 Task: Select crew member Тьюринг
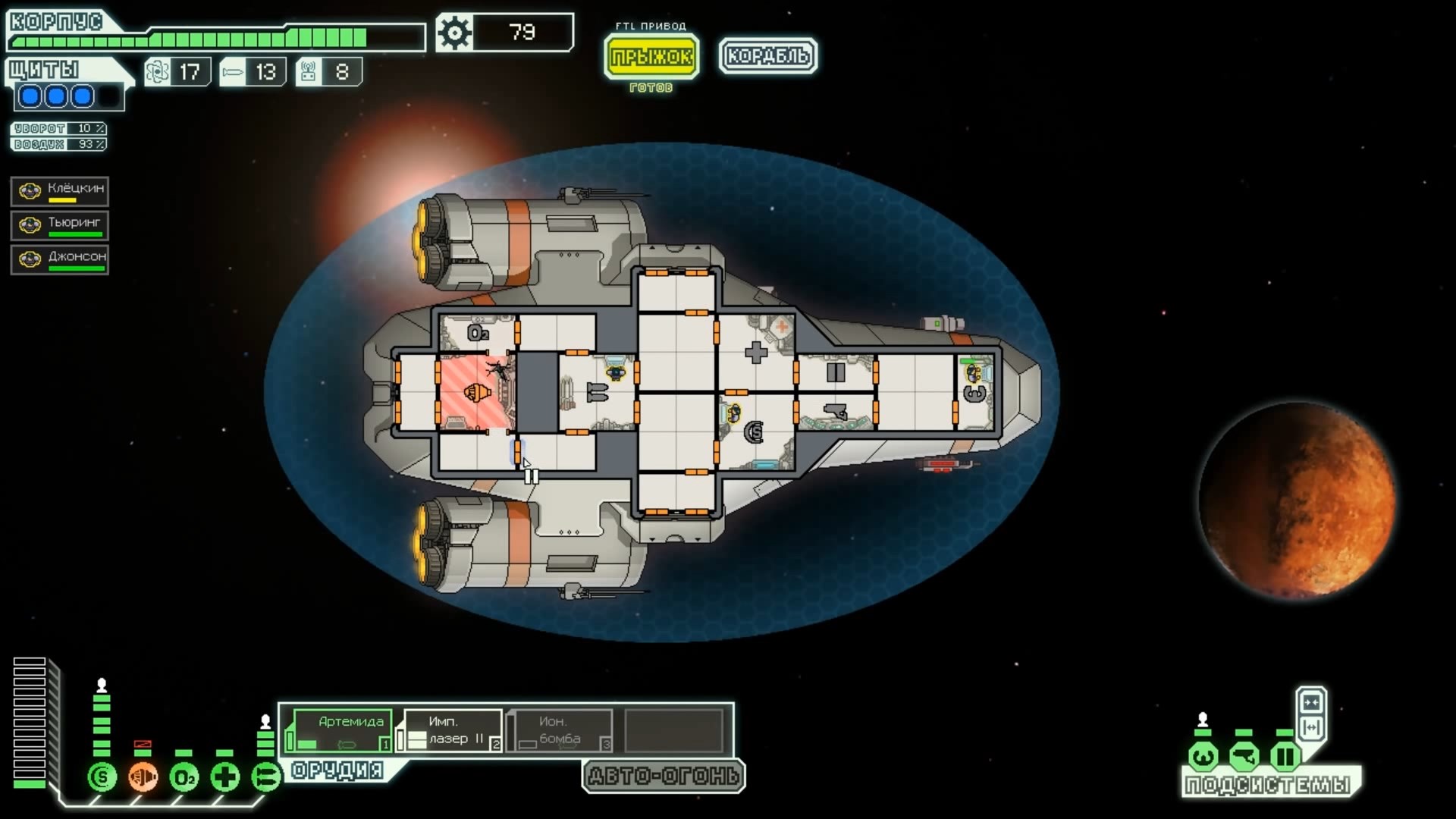[x=60, y=225]
